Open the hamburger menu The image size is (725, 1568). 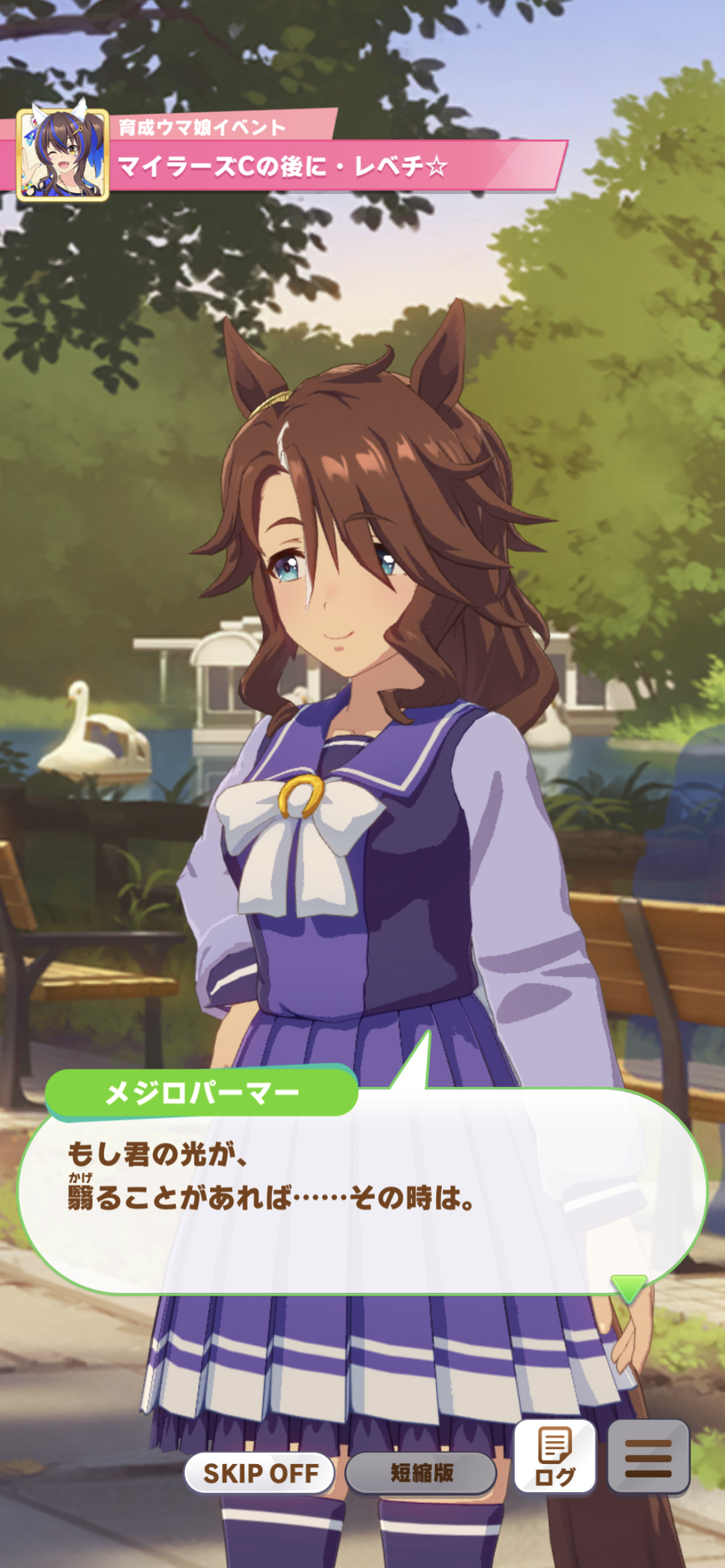pos(648,1457)
